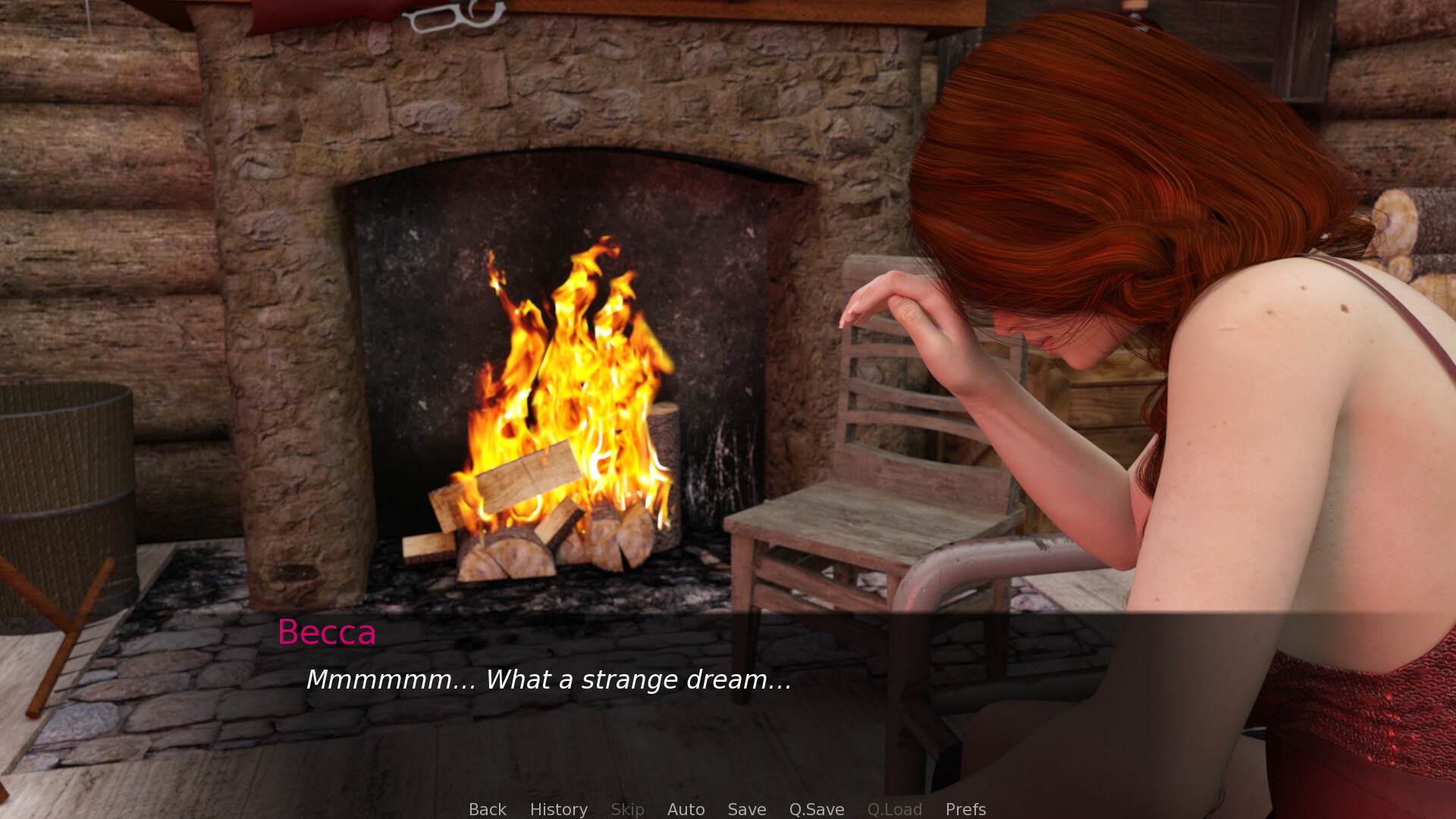1456x819 pixels.
Task: Enable Auto-advance text mode
Action: pos(685,809)
